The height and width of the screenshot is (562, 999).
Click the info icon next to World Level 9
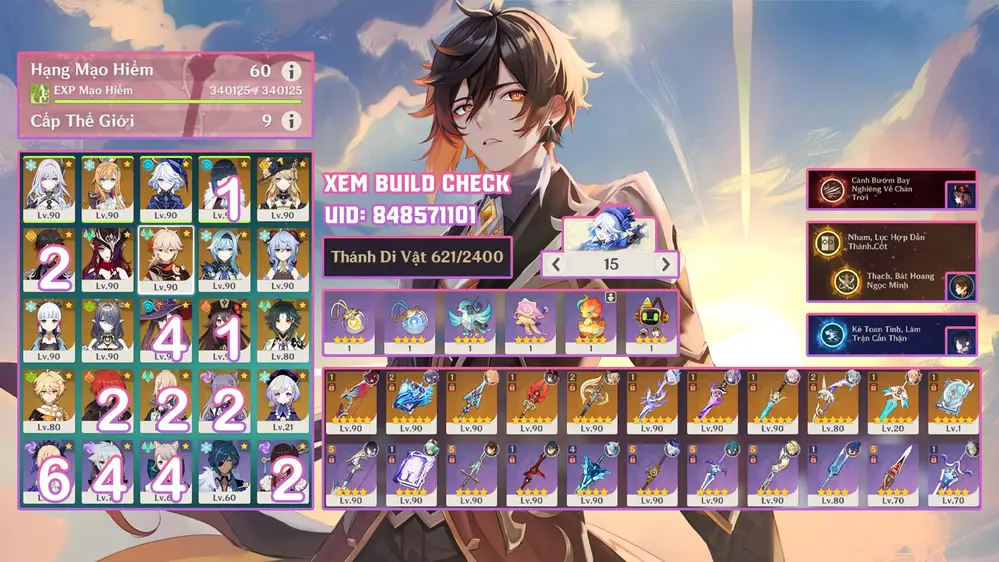tap(291, 121)
